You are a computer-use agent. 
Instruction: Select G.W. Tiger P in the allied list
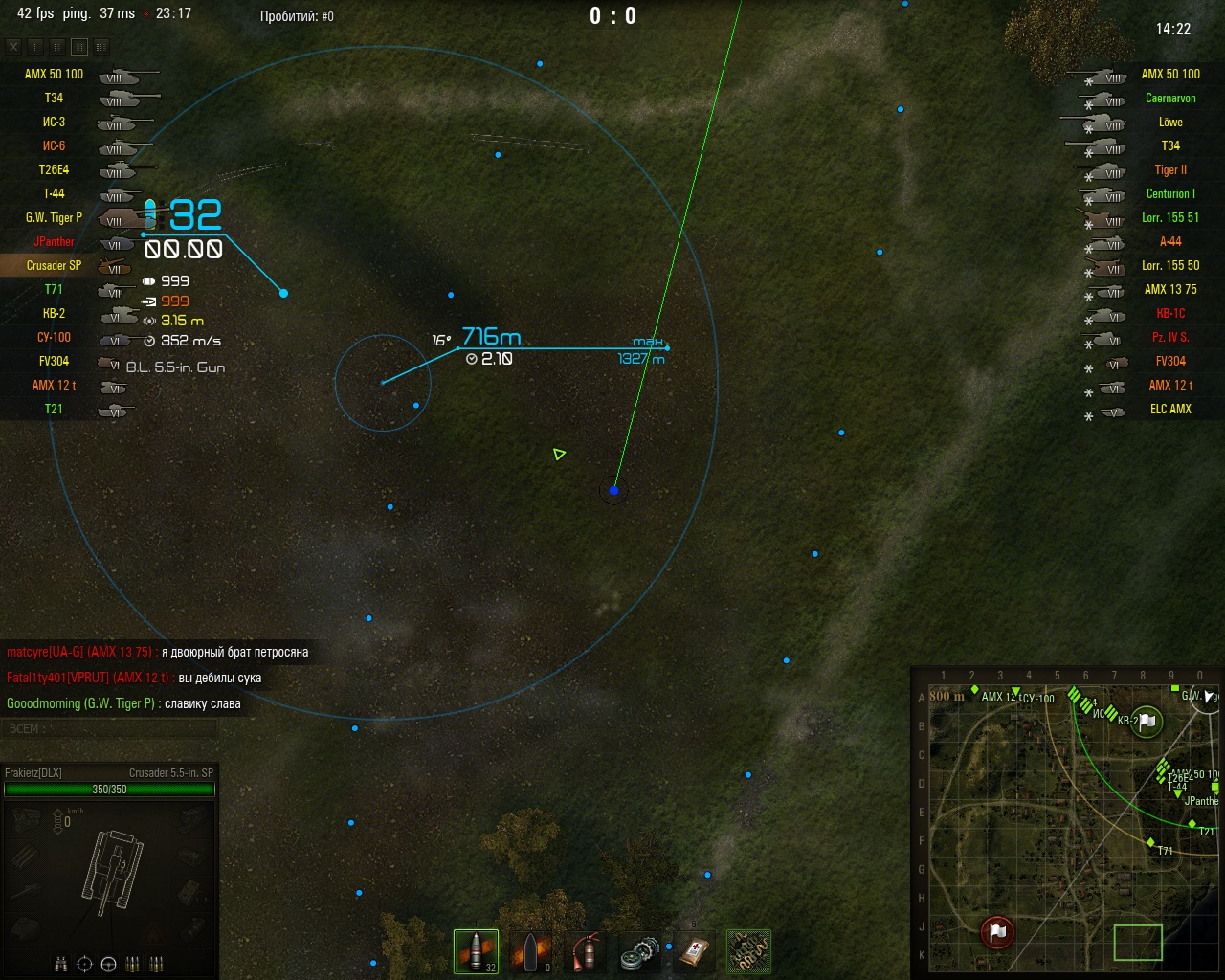[54, 217]
